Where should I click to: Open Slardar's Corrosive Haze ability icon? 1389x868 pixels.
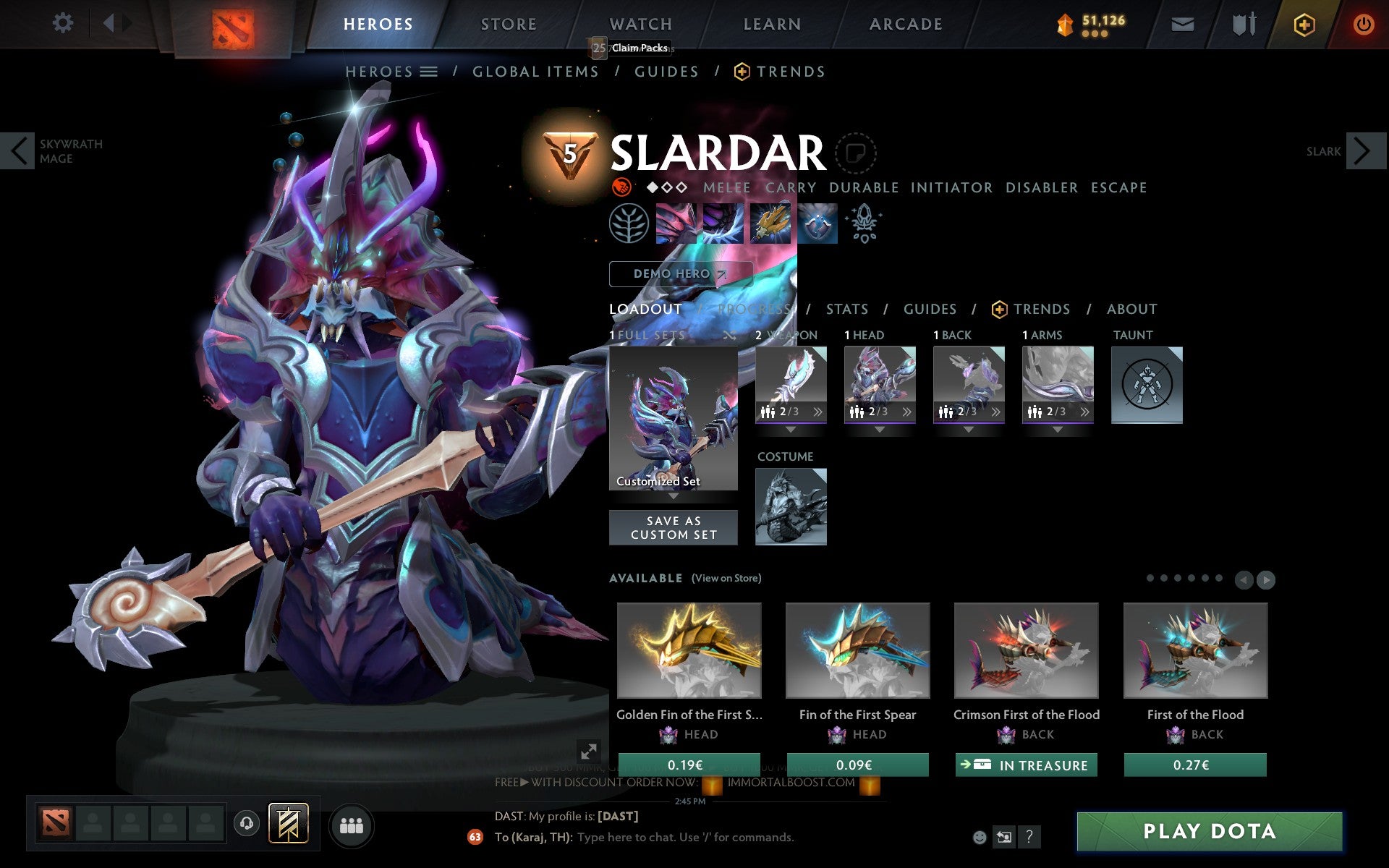pyautogui.click(x=816, y=223)
